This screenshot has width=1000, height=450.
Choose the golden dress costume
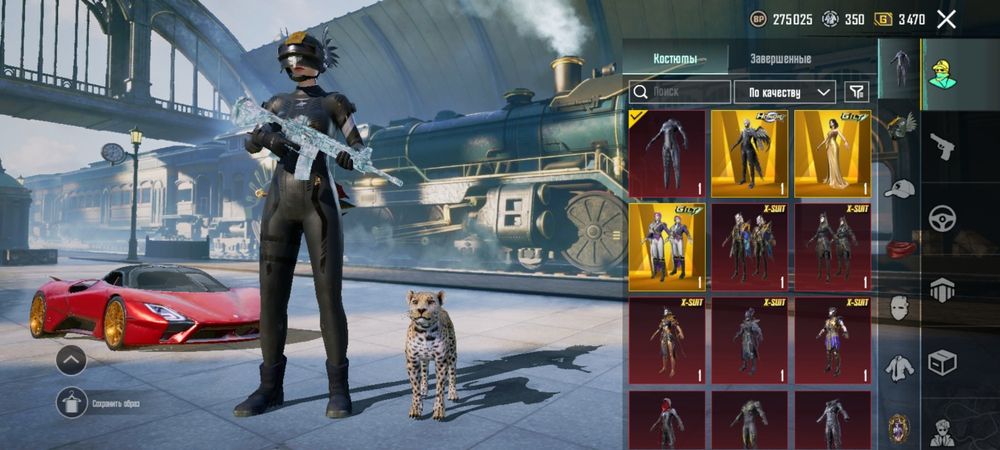click(x=833, y=154)
